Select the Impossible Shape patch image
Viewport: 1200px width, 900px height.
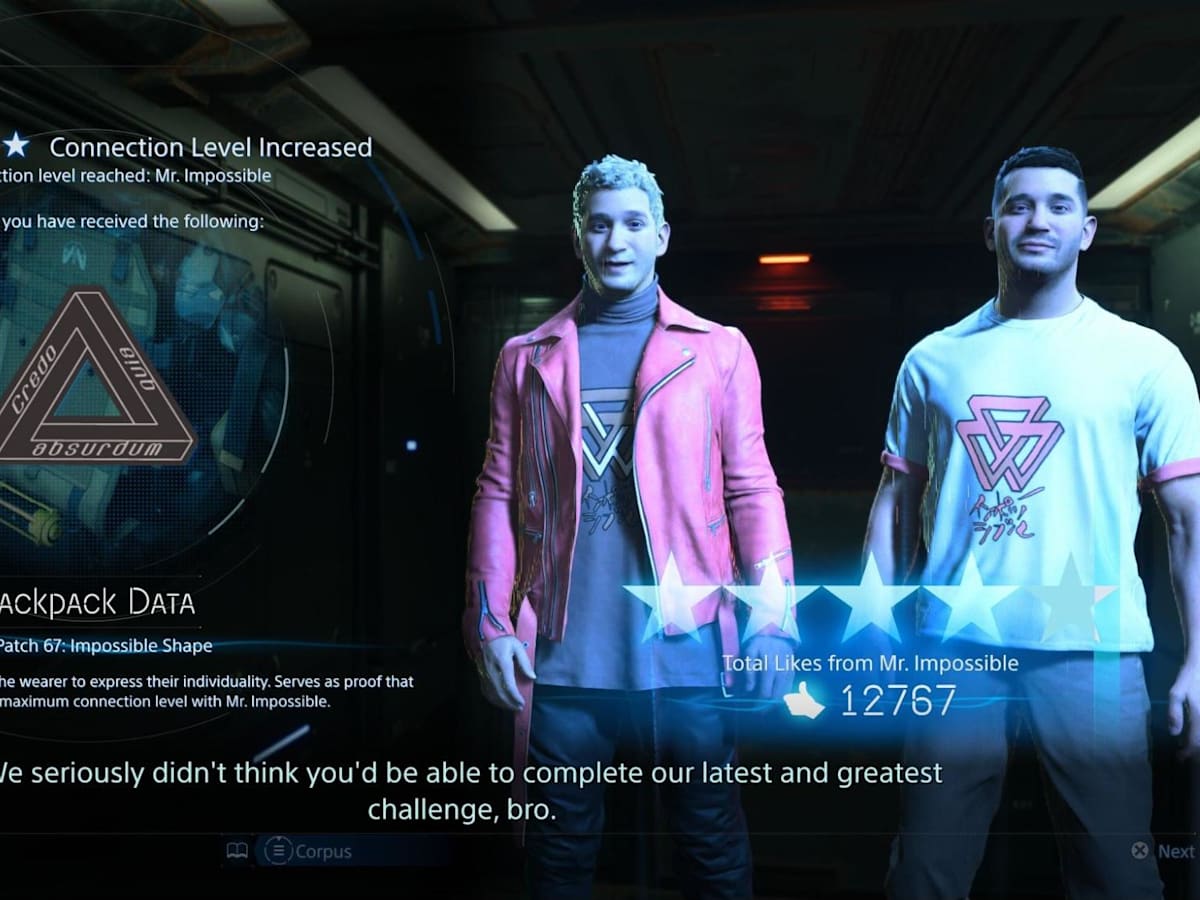coord(95,378)
